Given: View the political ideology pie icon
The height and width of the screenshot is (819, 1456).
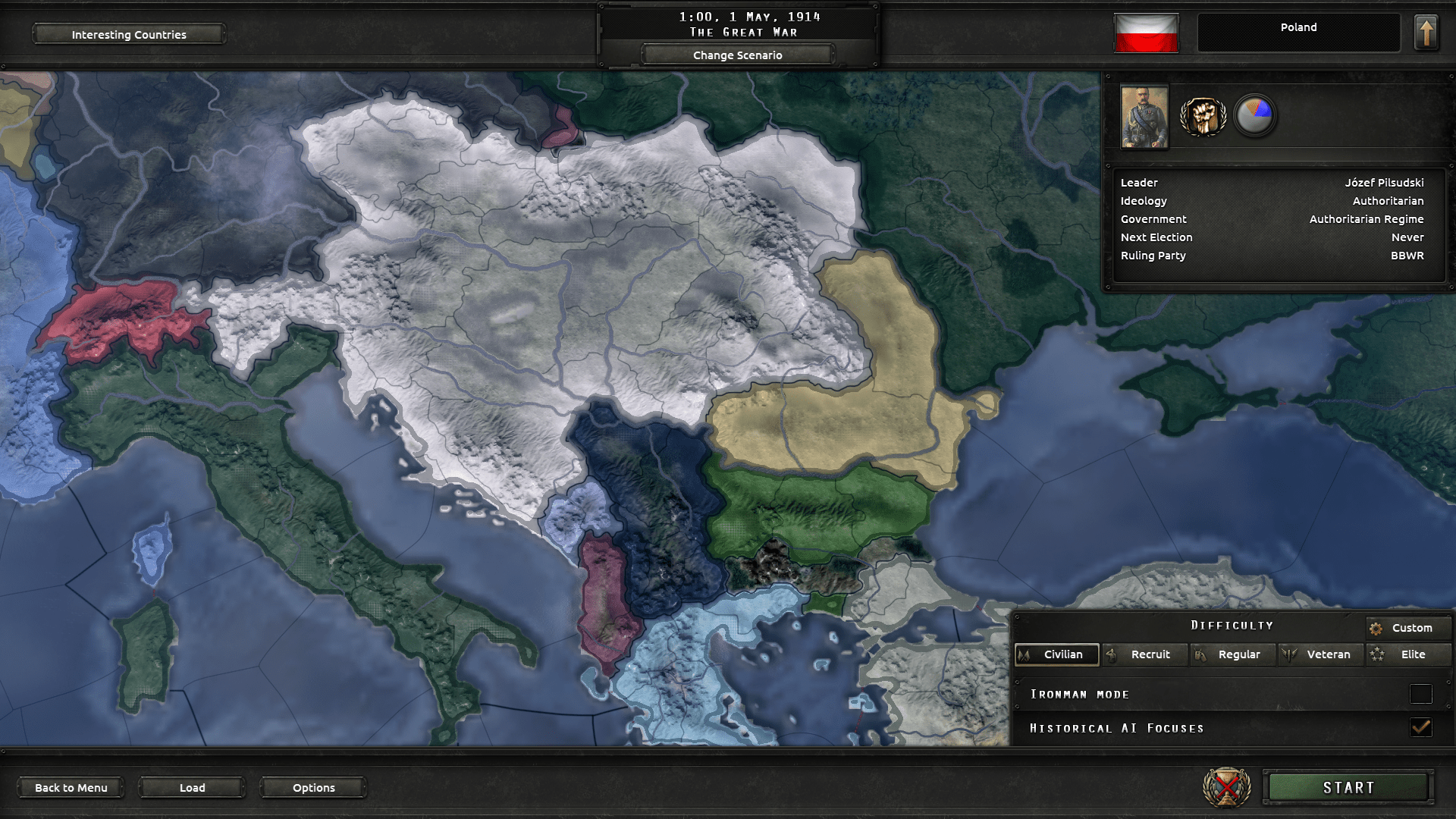Looking at the screenshot, I should point(1257,115).
